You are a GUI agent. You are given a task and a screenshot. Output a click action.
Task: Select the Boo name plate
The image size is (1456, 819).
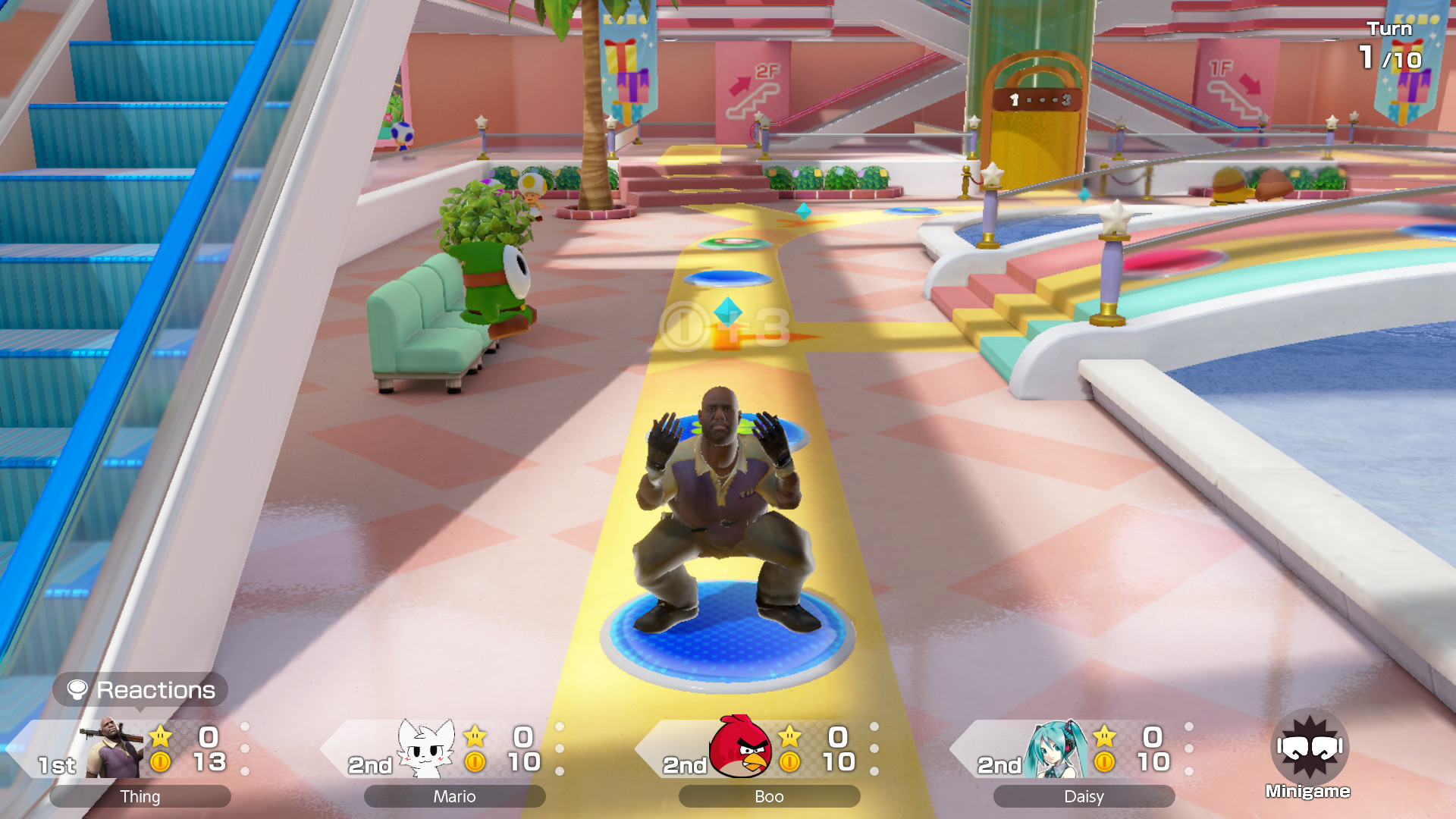coord(768,796)
